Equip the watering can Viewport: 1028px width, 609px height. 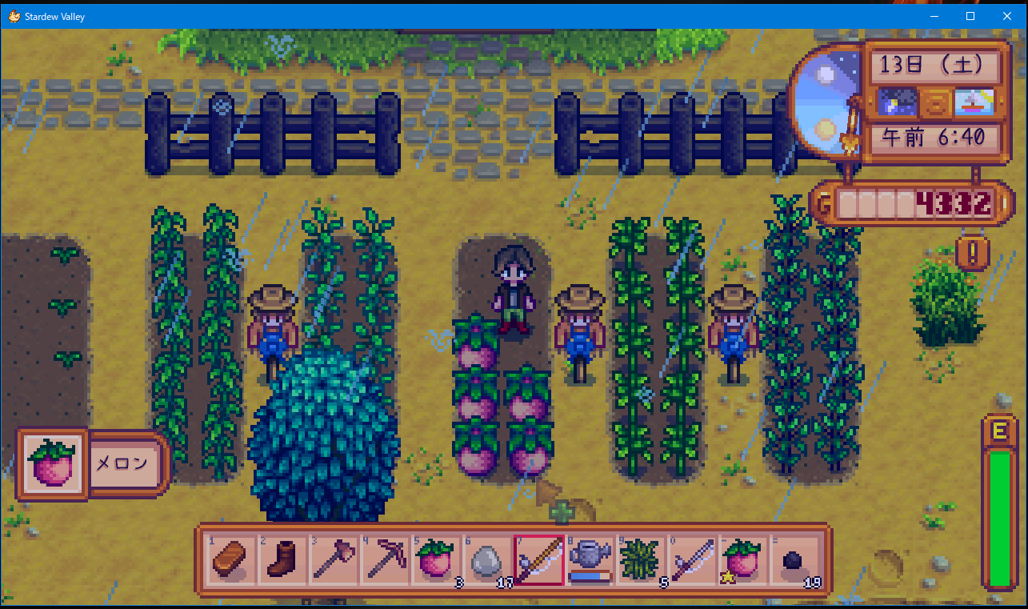[x=590, y=558]
